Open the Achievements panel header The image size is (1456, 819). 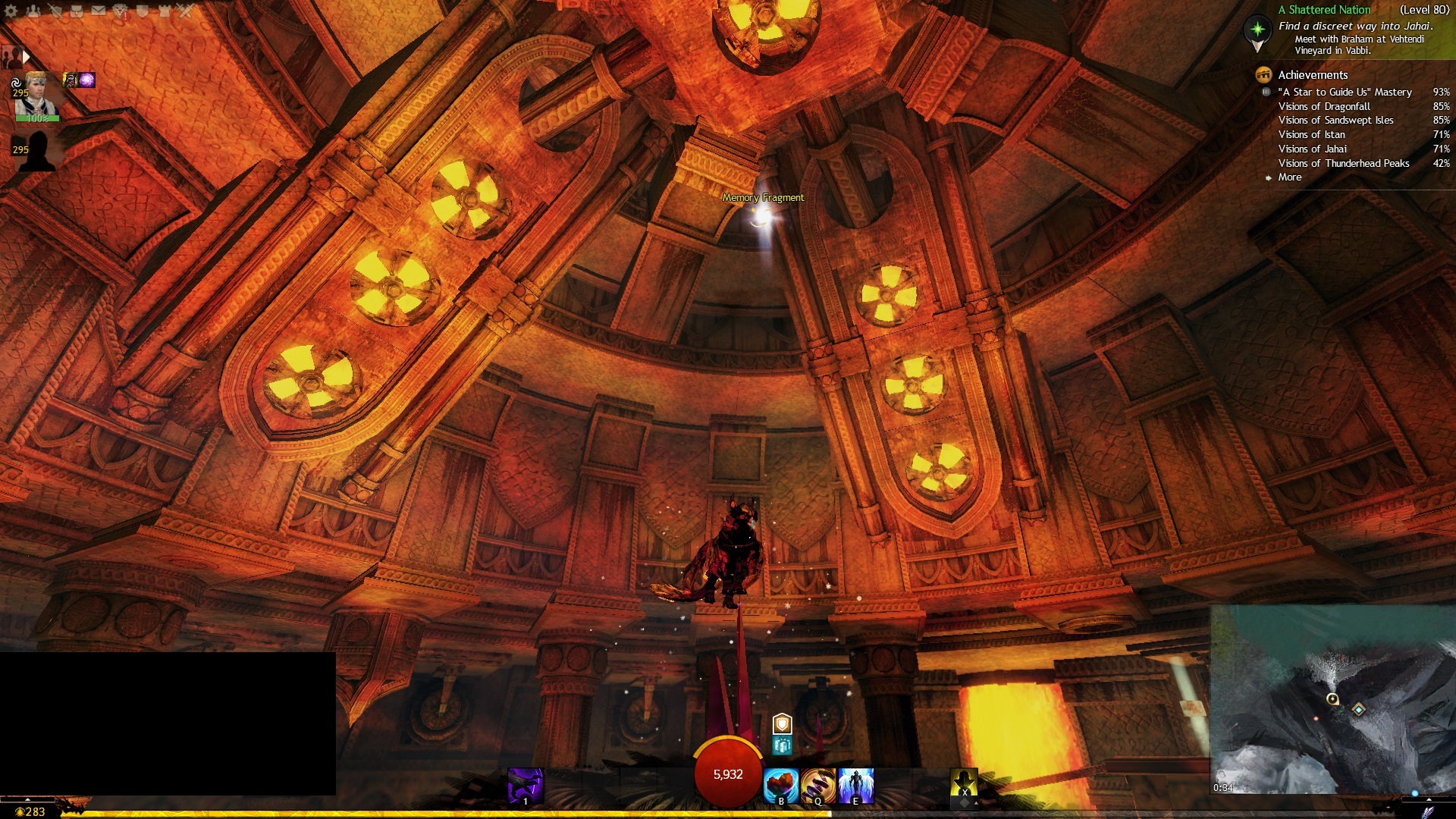[1313, 74]
